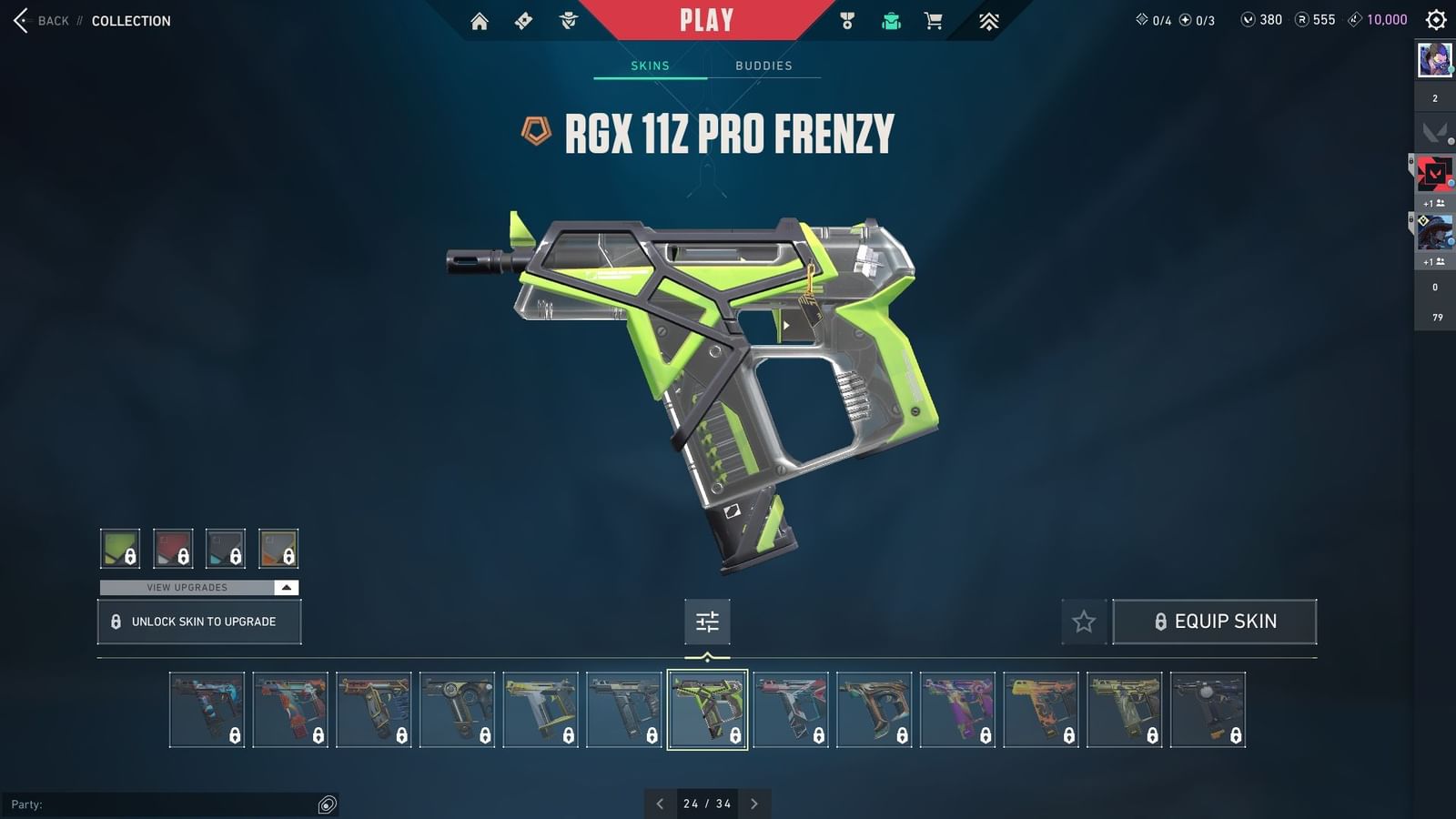Advance to the next page with the right arrow

754,804
